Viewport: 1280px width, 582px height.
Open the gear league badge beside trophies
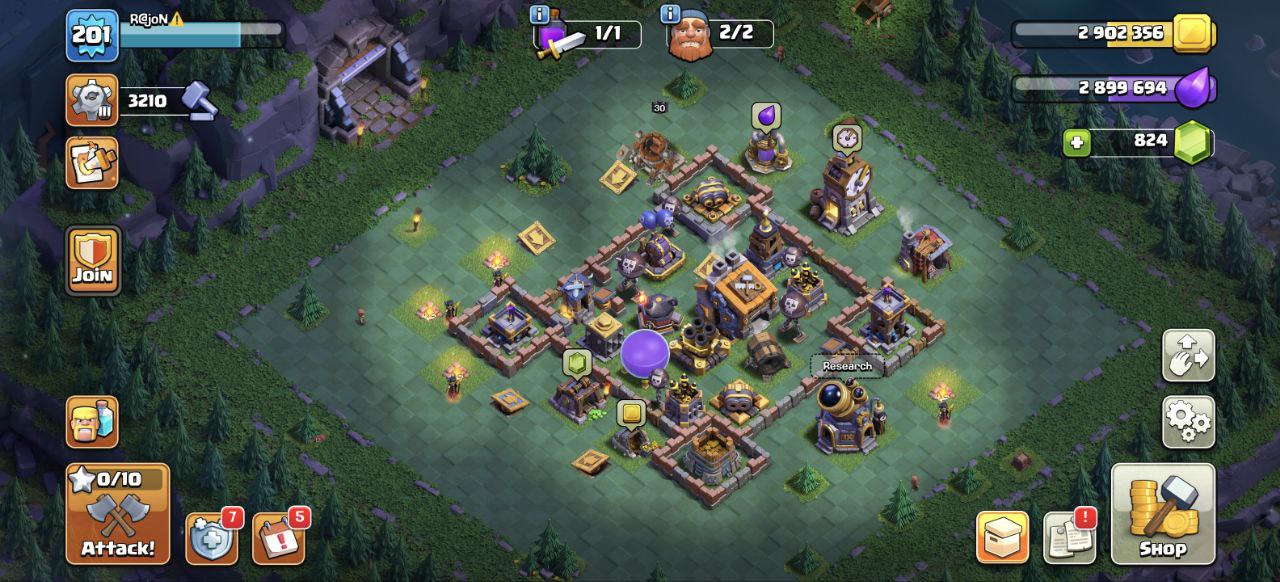pyautogui.click(x=92, y=100)
